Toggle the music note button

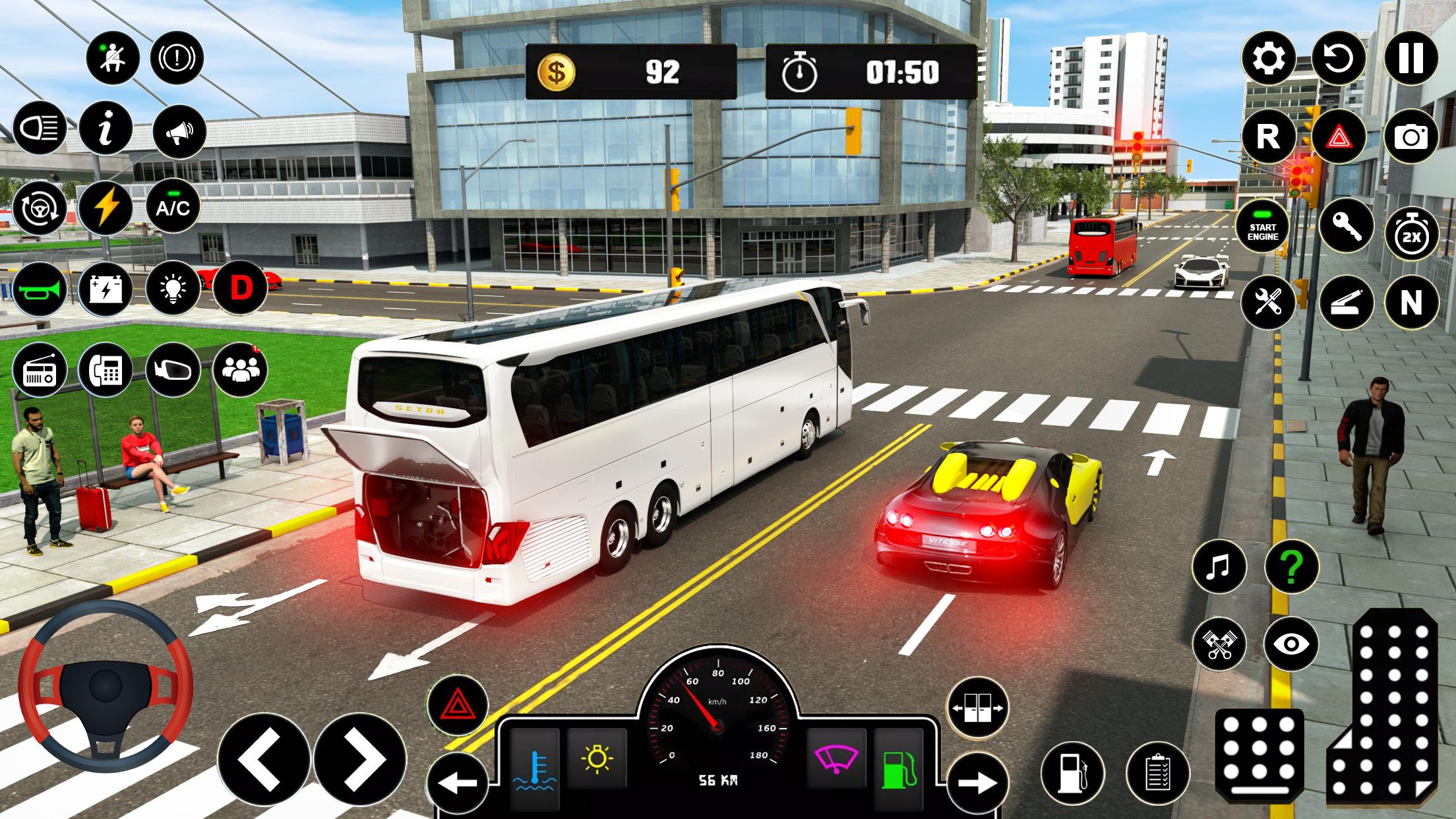1219,567
